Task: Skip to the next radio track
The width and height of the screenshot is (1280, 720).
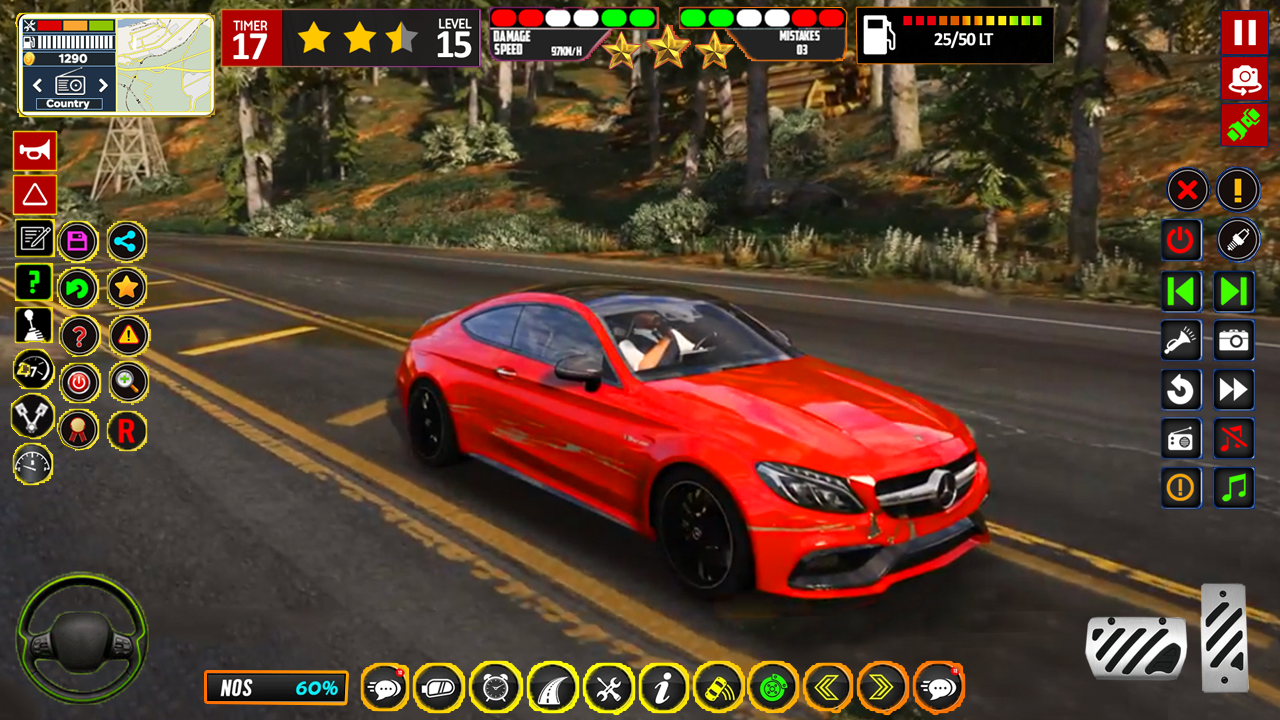Action: pyautogui.click(x=1234, y=291)
